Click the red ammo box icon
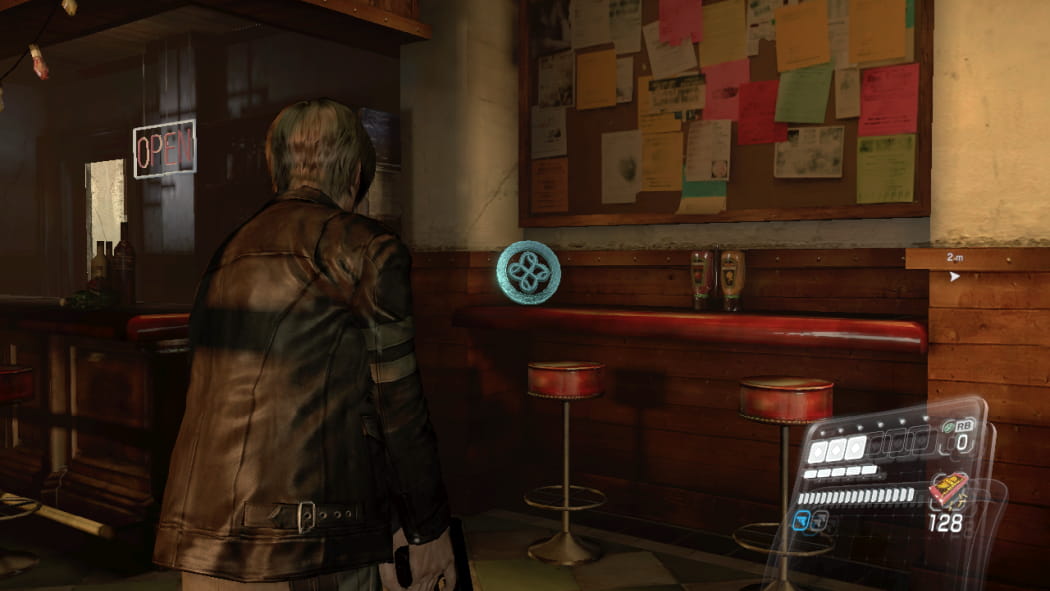Viewport: 1050px width, 591px height. point(947,491)
